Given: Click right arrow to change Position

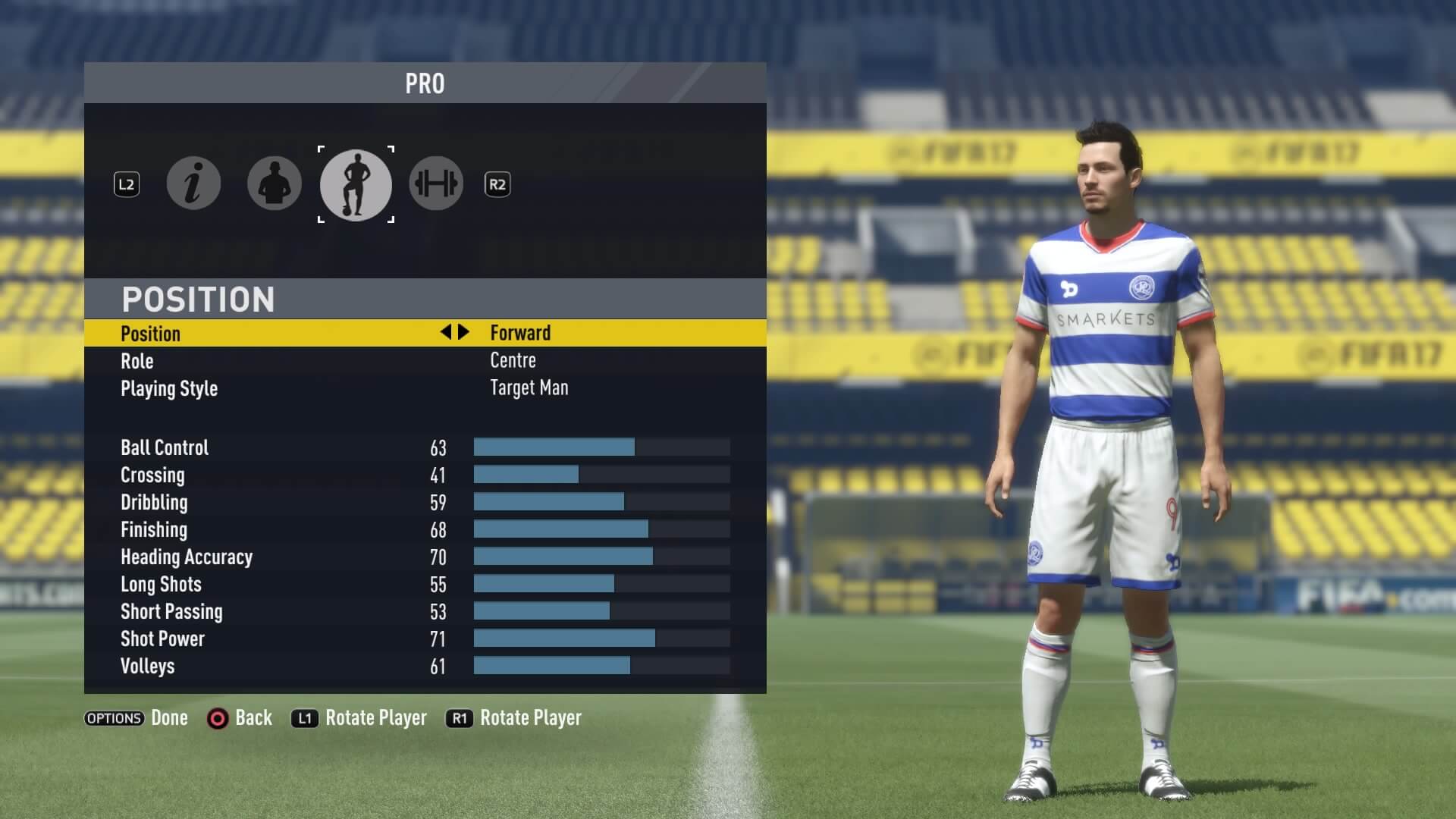Looking at the screenshot, I should 464,332.
